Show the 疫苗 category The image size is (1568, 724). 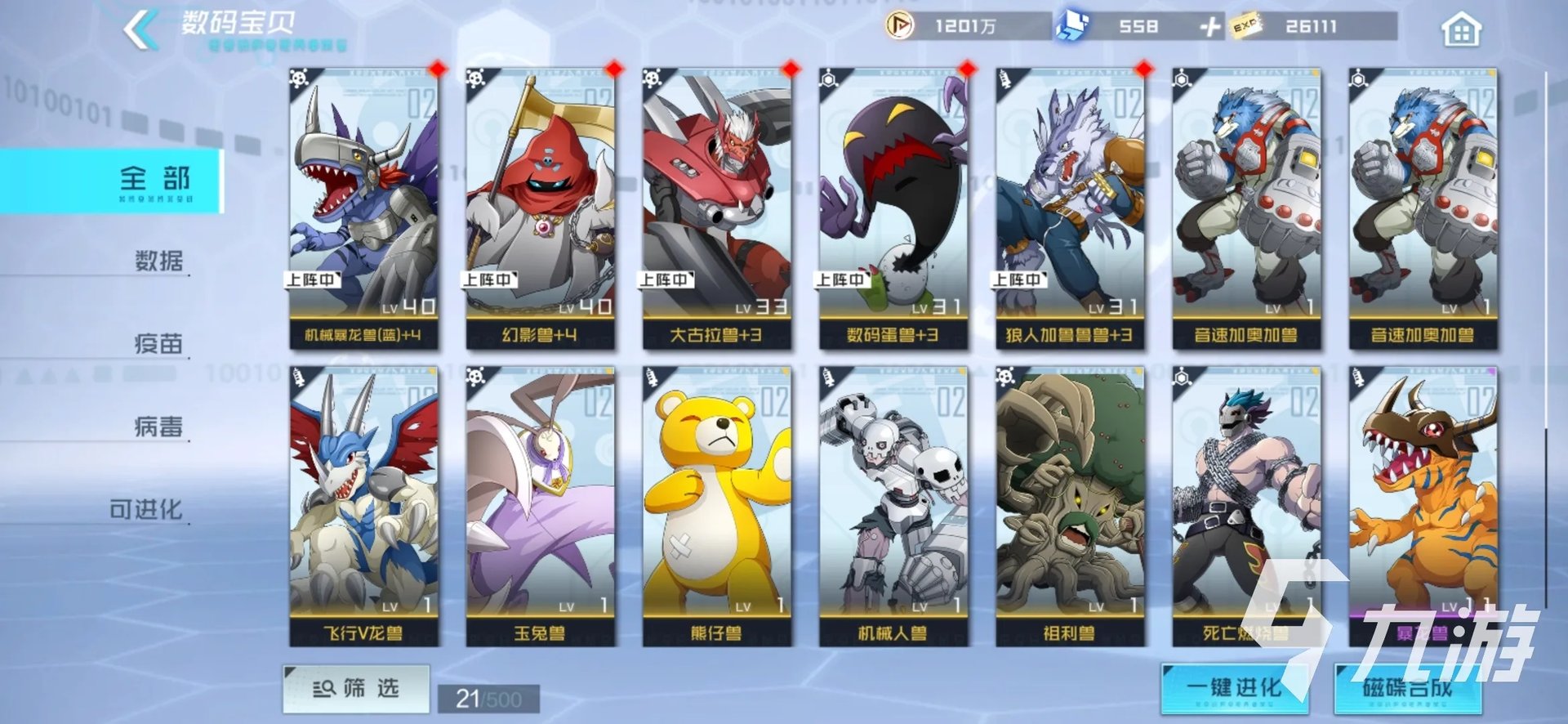158,343
